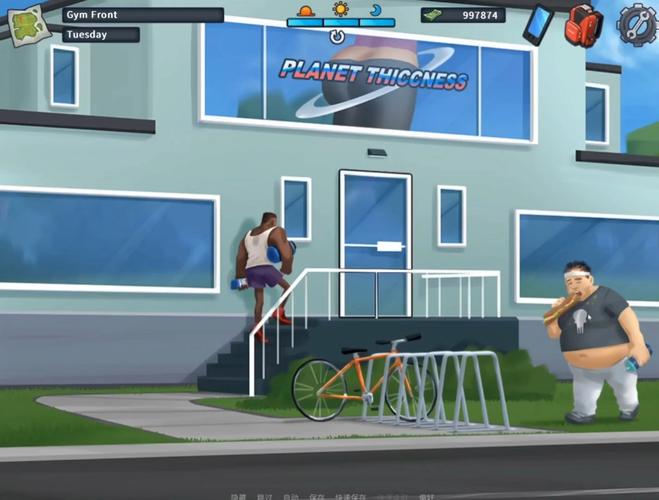The width and height of the screenshot is (659, 500).
Task: Open the town map icon
Action: click(x=27, y=23)
